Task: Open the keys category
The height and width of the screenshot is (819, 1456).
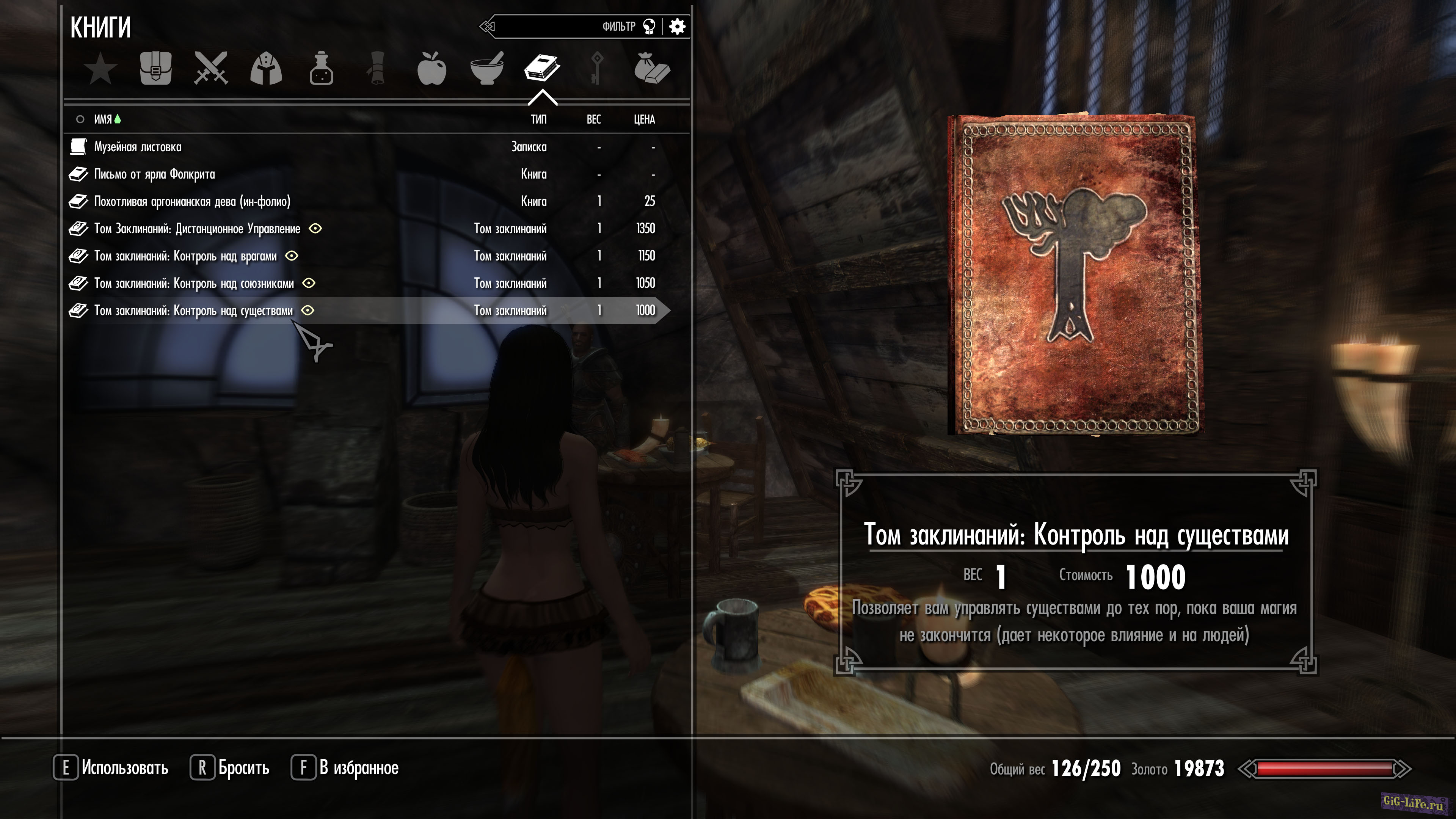Action: pyautogui.click(x=597, y=69)
